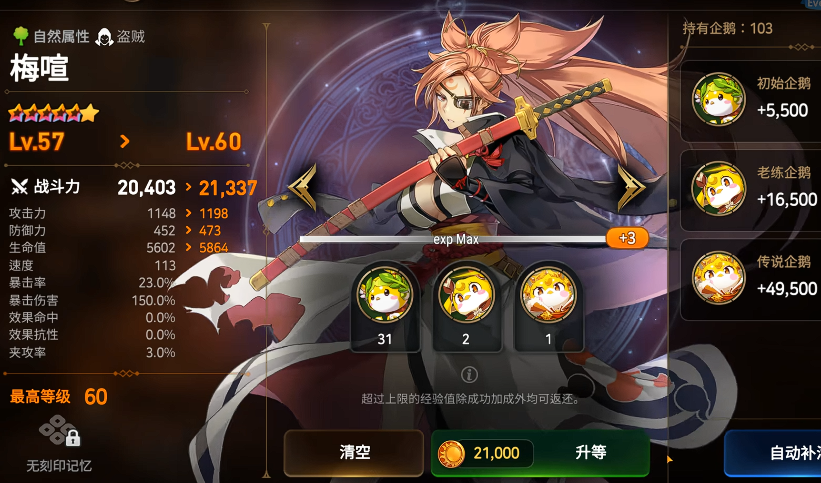Remove the green penguin with count 31

tap(385, 296)
